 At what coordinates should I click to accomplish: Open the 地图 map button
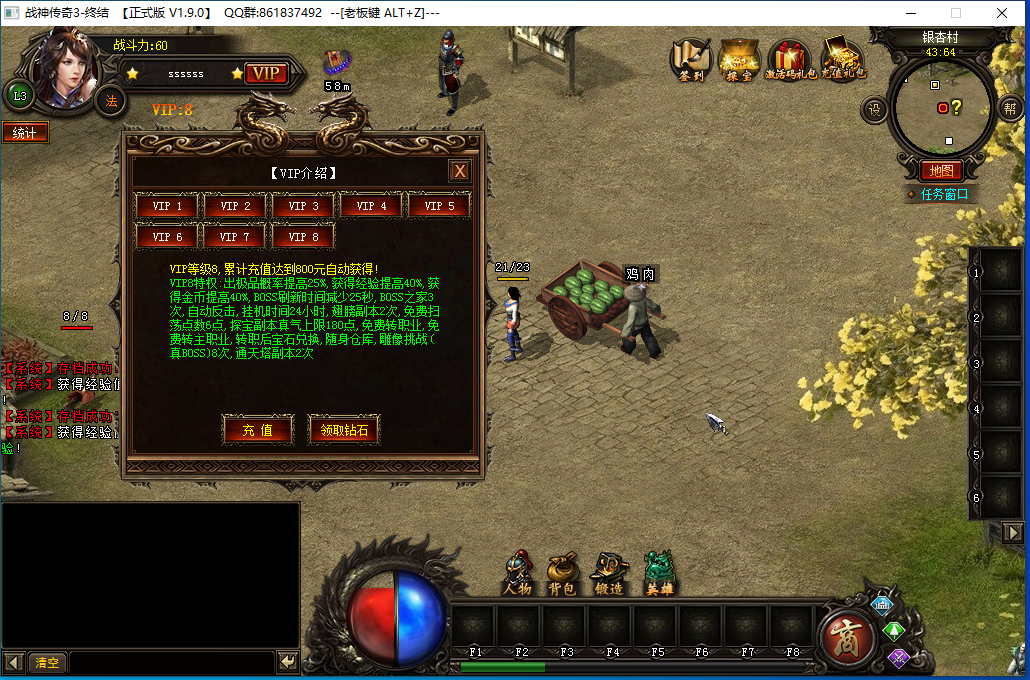[940, 171]
